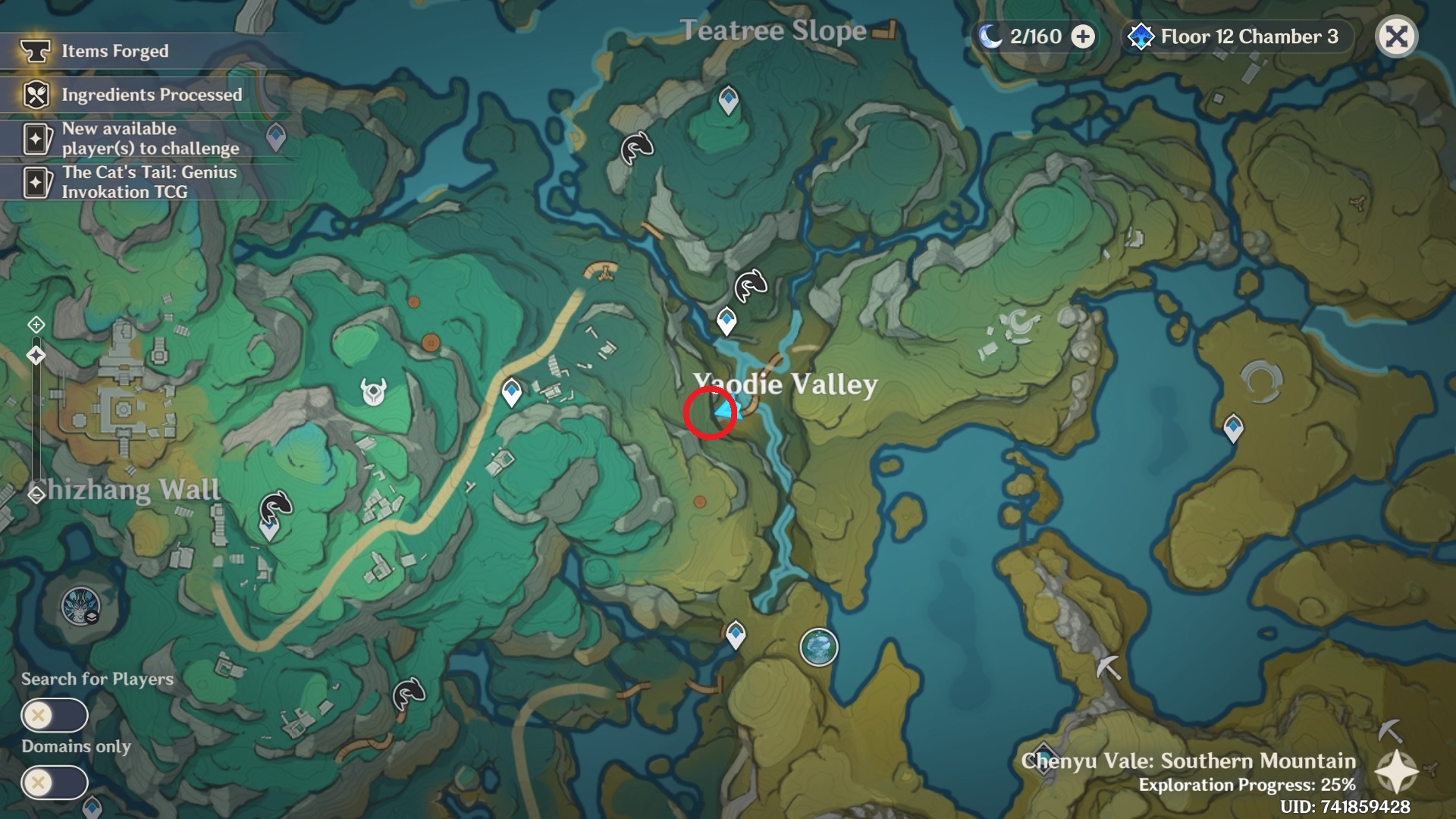Pick the waypoint on the eastern lake shore
1456x819 pixels.
(1234, 427)
